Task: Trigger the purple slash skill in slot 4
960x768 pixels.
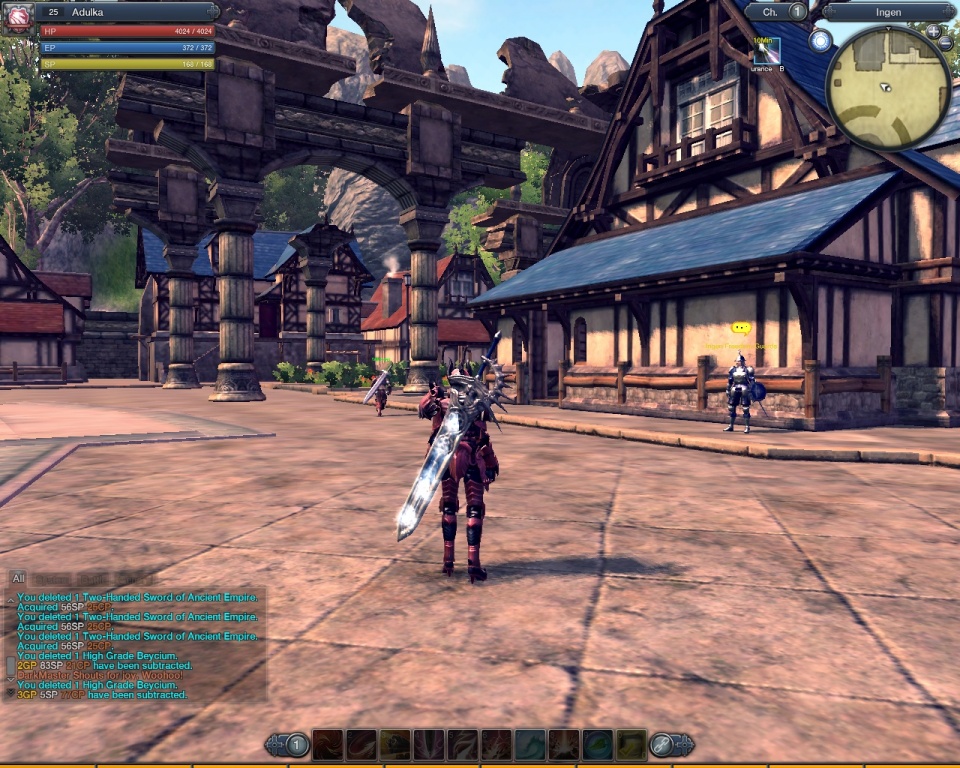Action: click(429, 744)
